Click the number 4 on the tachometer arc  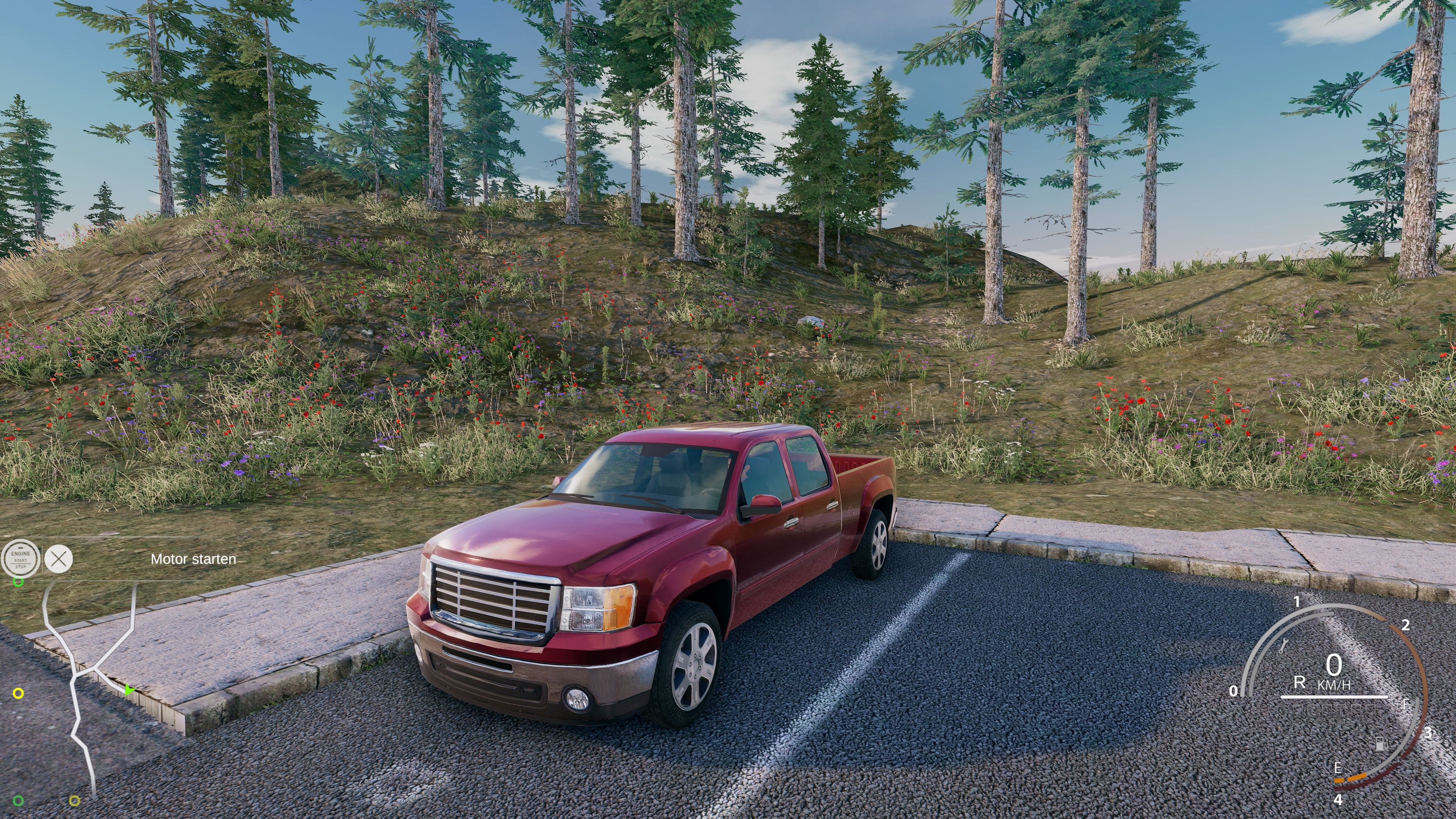1339,799
